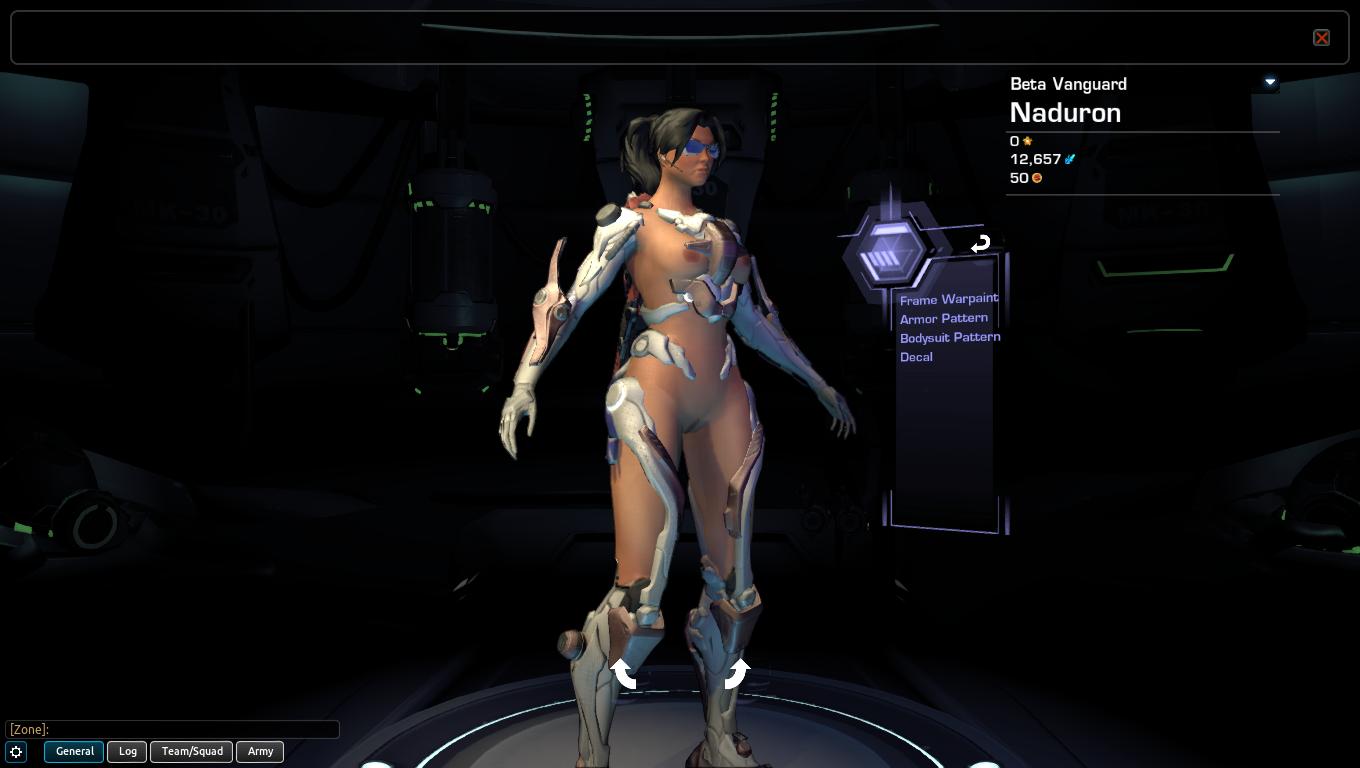Select the Decal entry
The image size is (1360, 768).
(916, 357)
